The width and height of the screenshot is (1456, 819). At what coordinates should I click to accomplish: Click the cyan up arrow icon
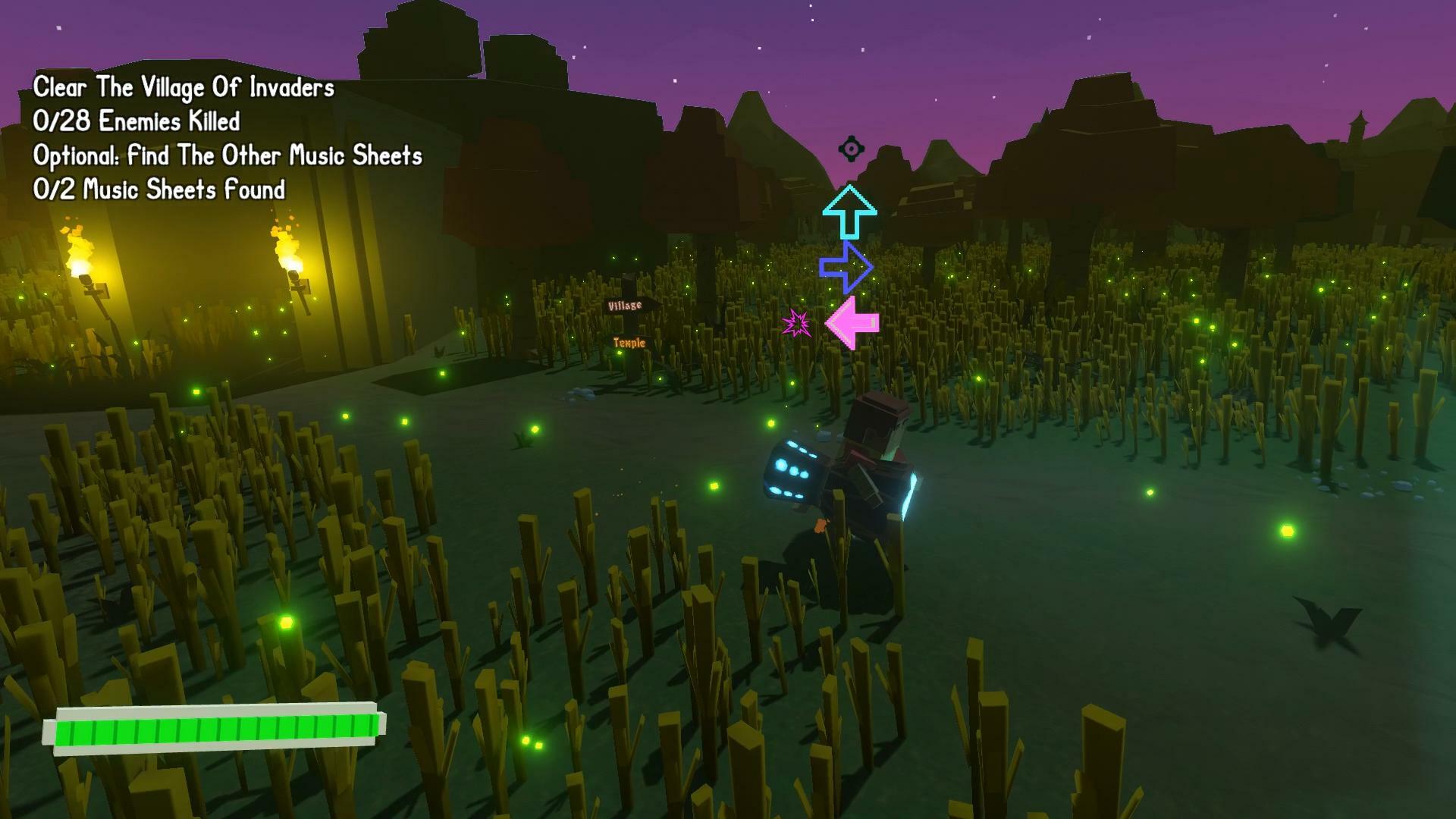pyautogui.click(x=849, y=211)
